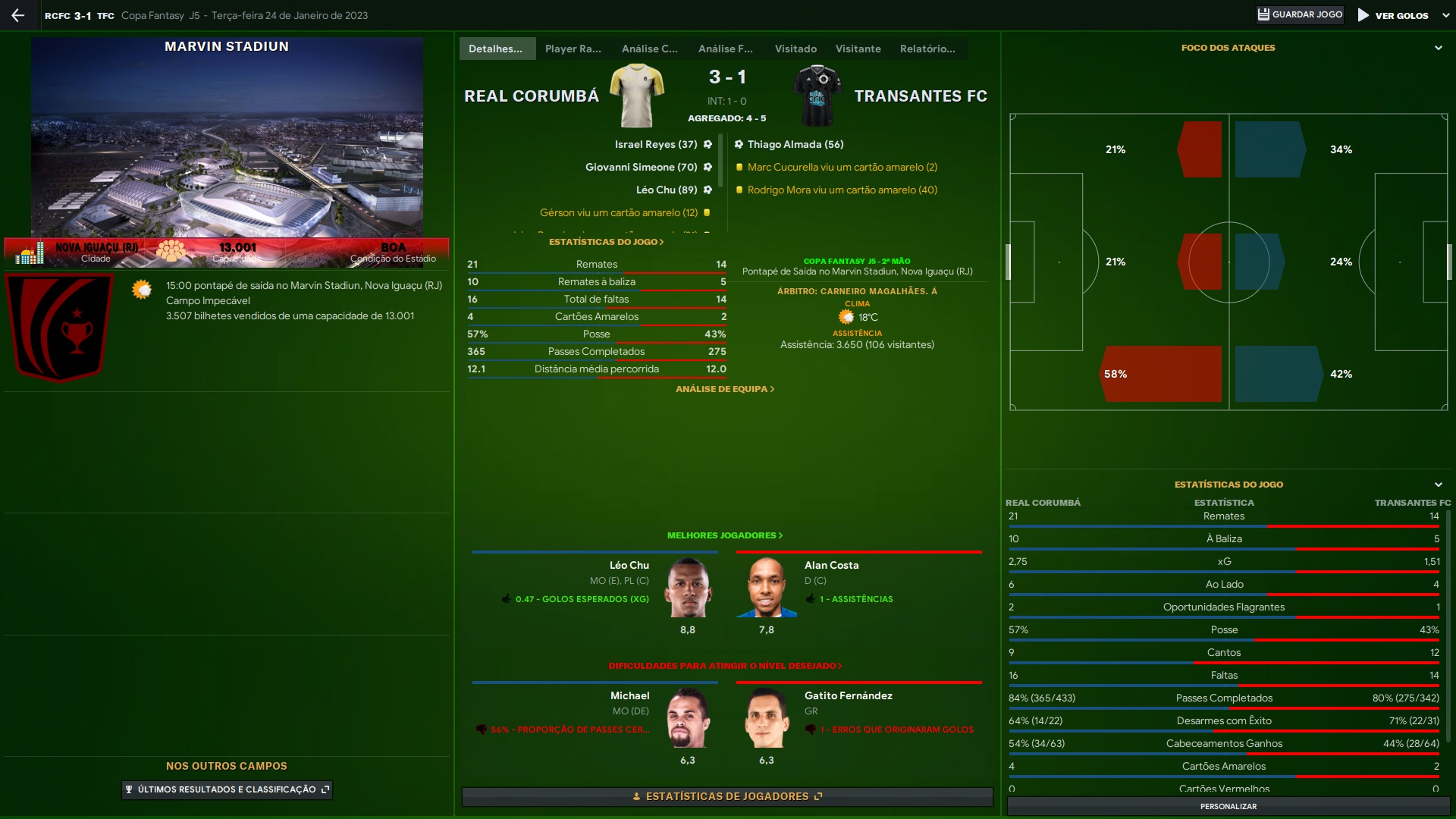
Task: Open Ver Golos to watch goals
Action: point(1394,15)
